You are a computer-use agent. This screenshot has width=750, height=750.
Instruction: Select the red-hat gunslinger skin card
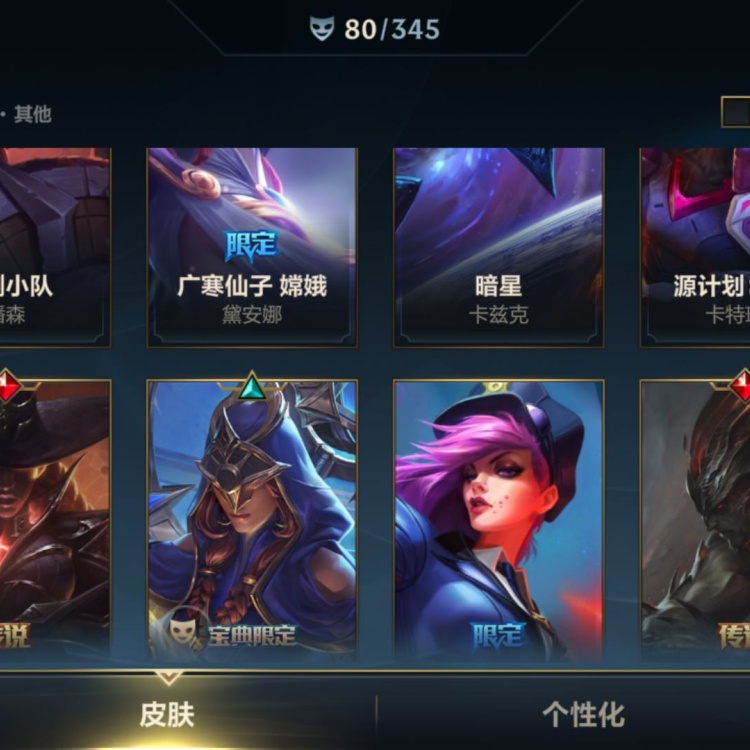[x=55, y=518]
